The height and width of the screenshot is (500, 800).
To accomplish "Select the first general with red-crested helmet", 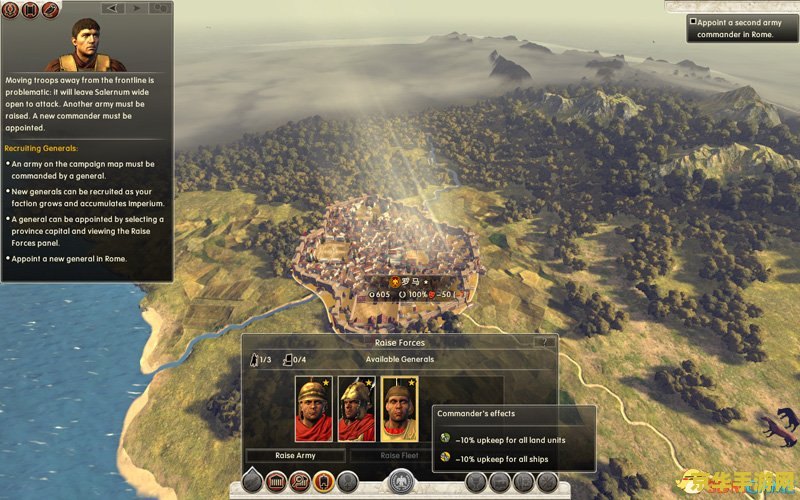I will [314, 409].
